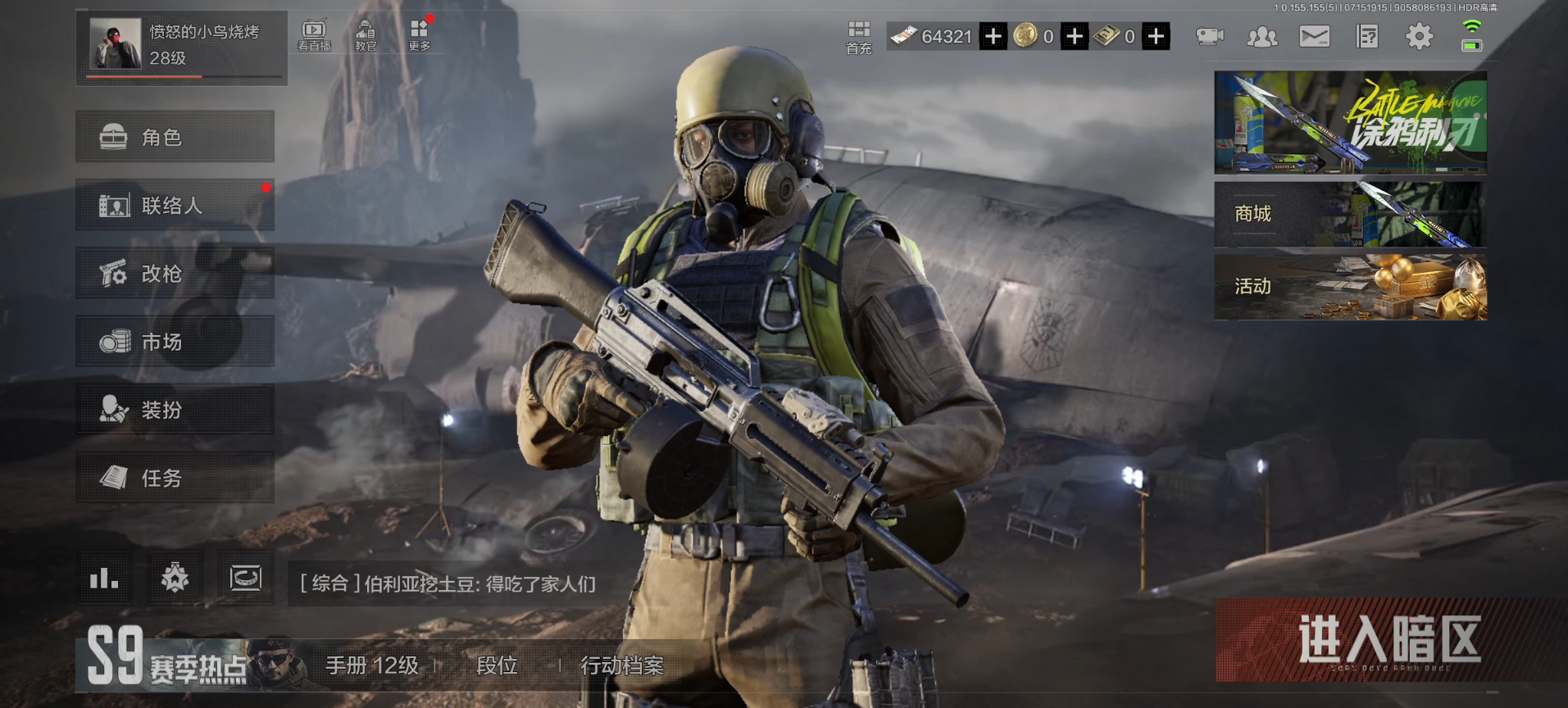
Task: Open the 活动 events banner
Action: click(1349, 287)
